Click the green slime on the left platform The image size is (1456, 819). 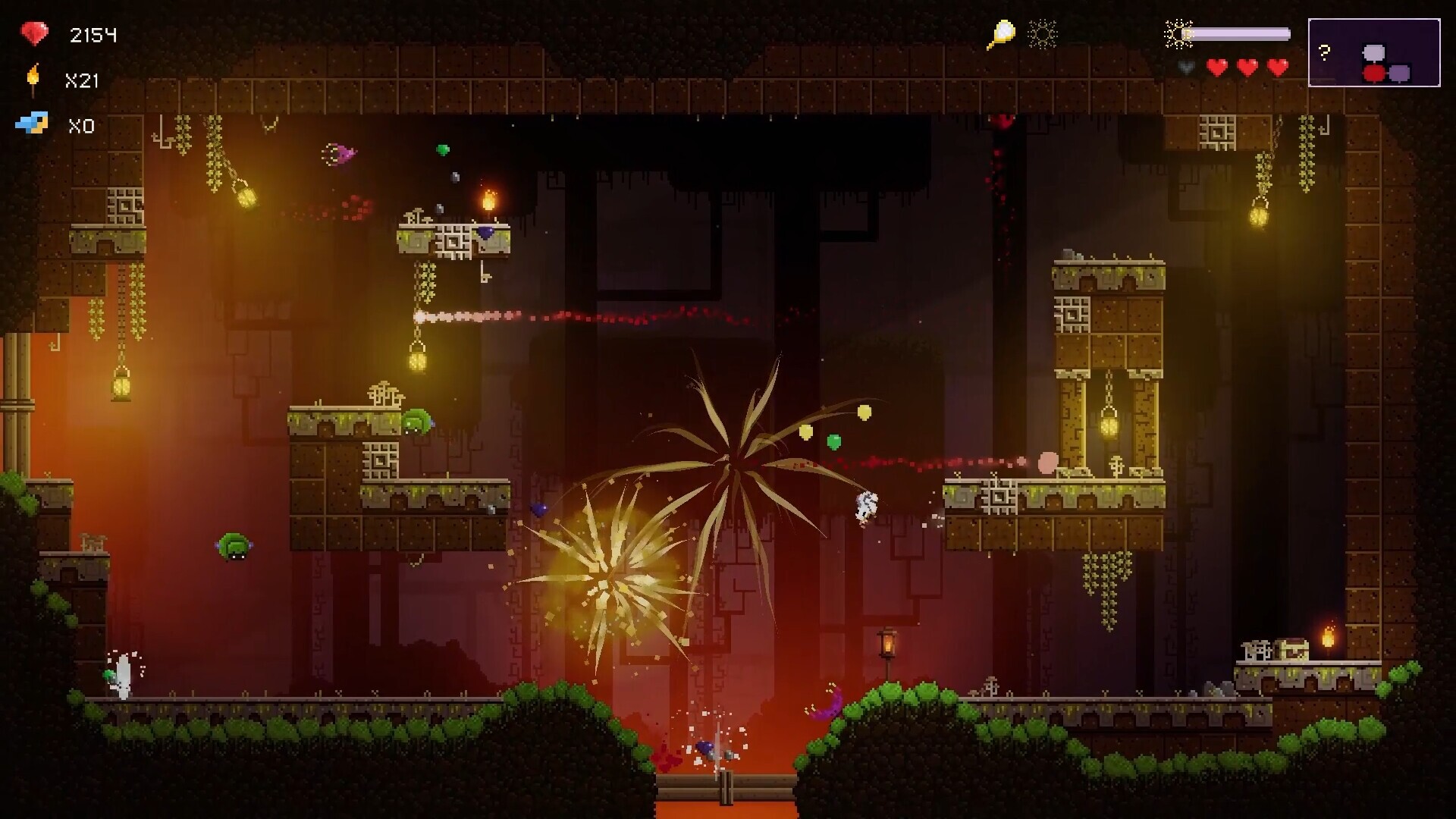click(418, 422)
